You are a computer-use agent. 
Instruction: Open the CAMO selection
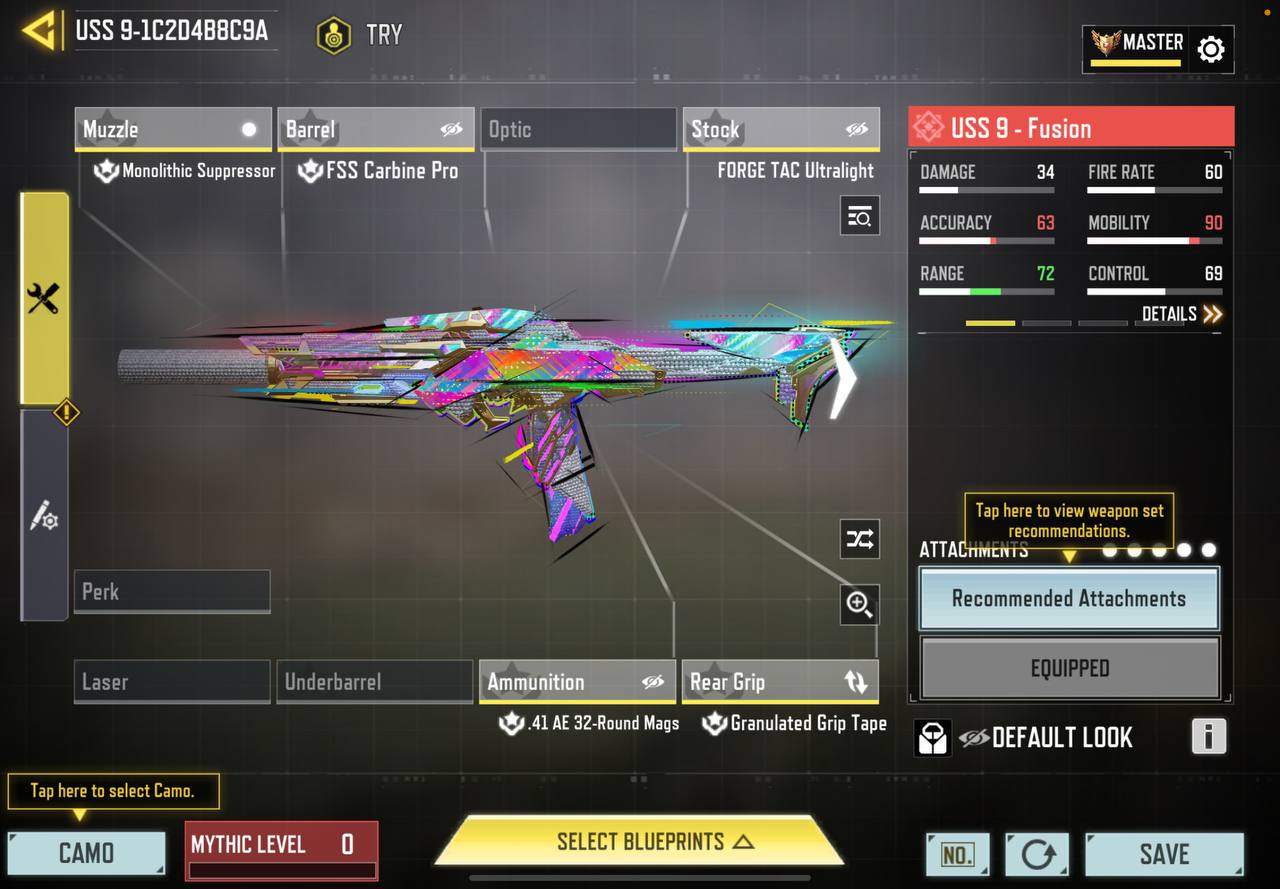click(86, 853)
